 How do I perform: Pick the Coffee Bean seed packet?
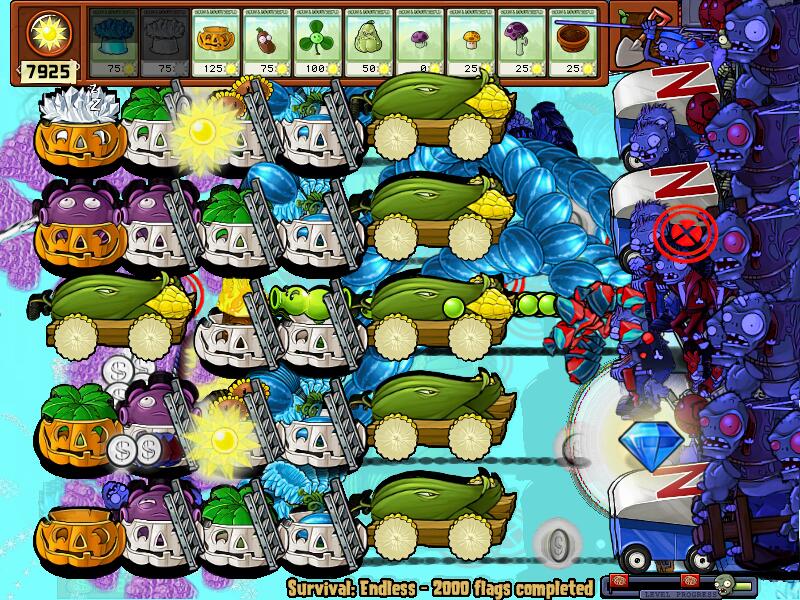266,41
